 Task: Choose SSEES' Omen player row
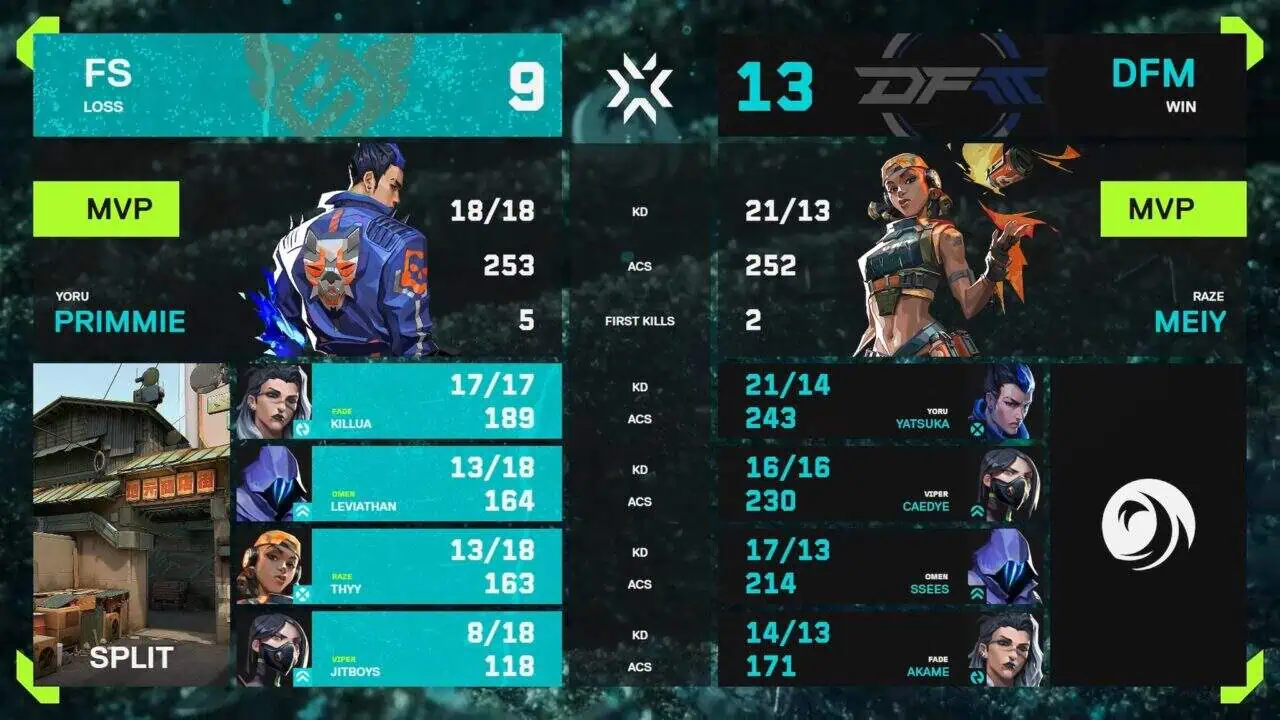click(x=880, y=567)
